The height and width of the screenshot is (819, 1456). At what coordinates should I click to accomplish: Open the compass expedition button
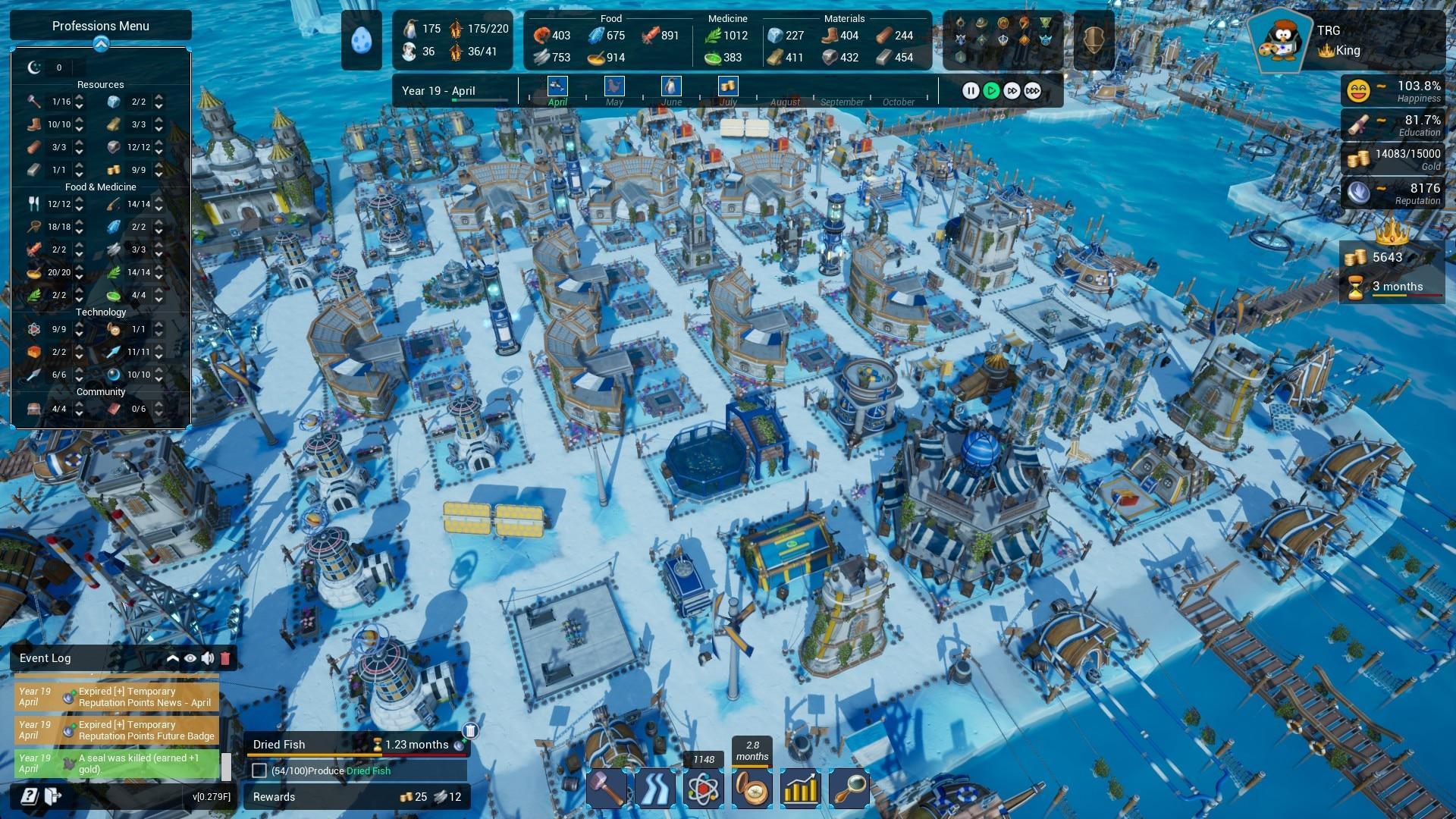point(752,789)
